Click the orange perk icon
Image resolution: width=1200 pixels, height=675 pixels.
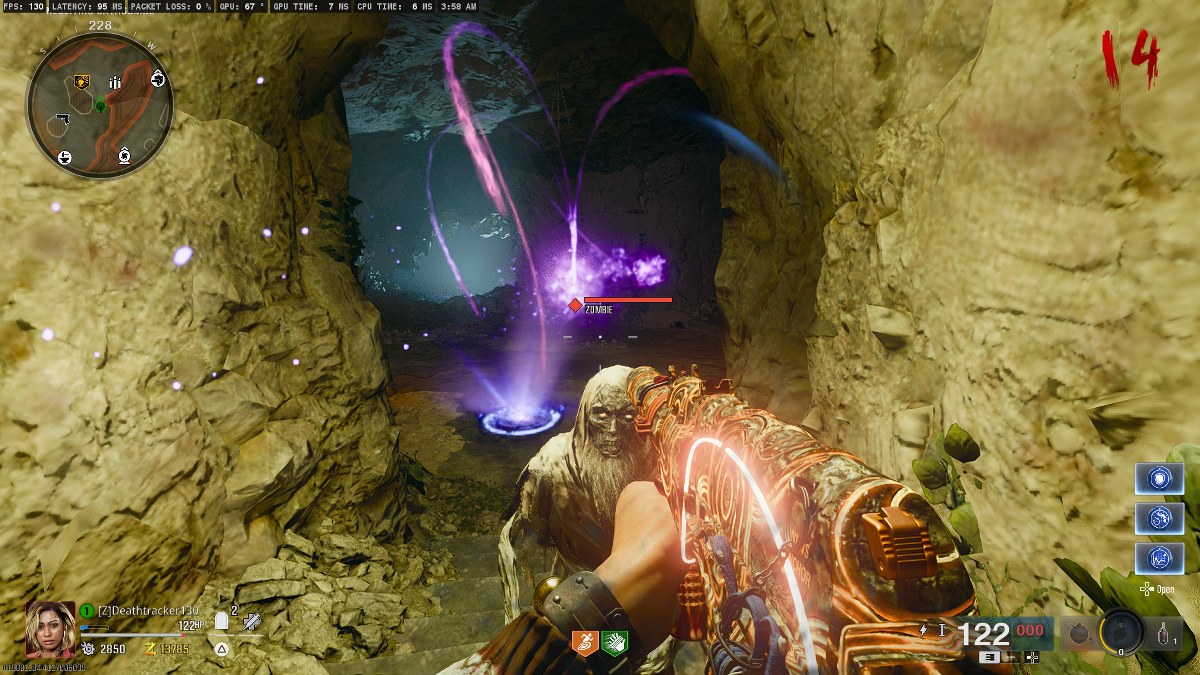pos(585,643)
